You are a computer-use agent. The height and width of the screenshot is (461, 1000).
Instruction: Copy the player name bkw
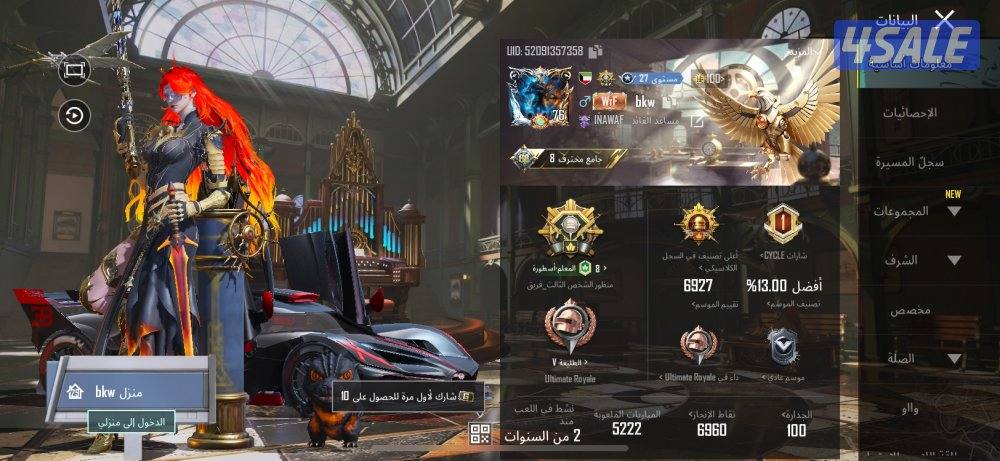(670, 101)
